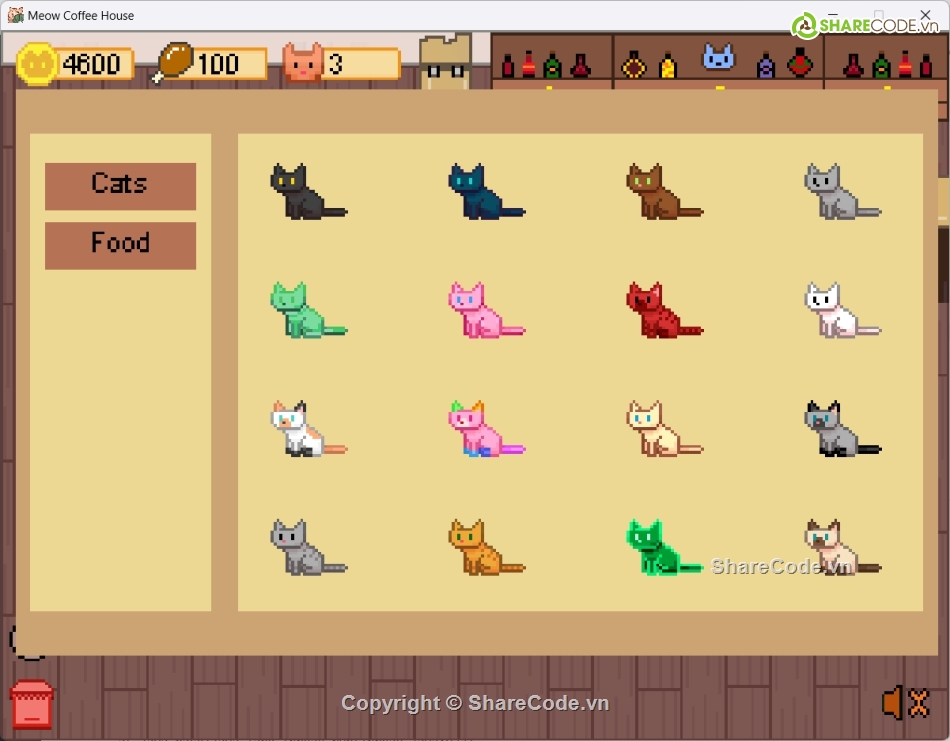Select the orange tabby cat

coord(479,547)
